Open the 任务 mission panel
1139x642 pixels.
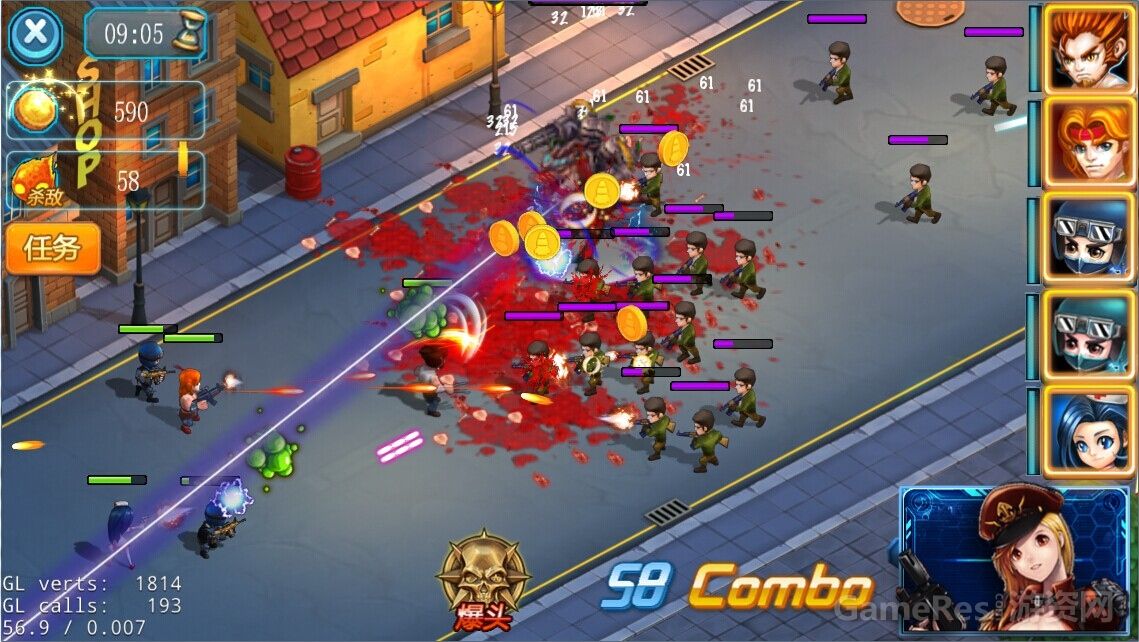53,248
